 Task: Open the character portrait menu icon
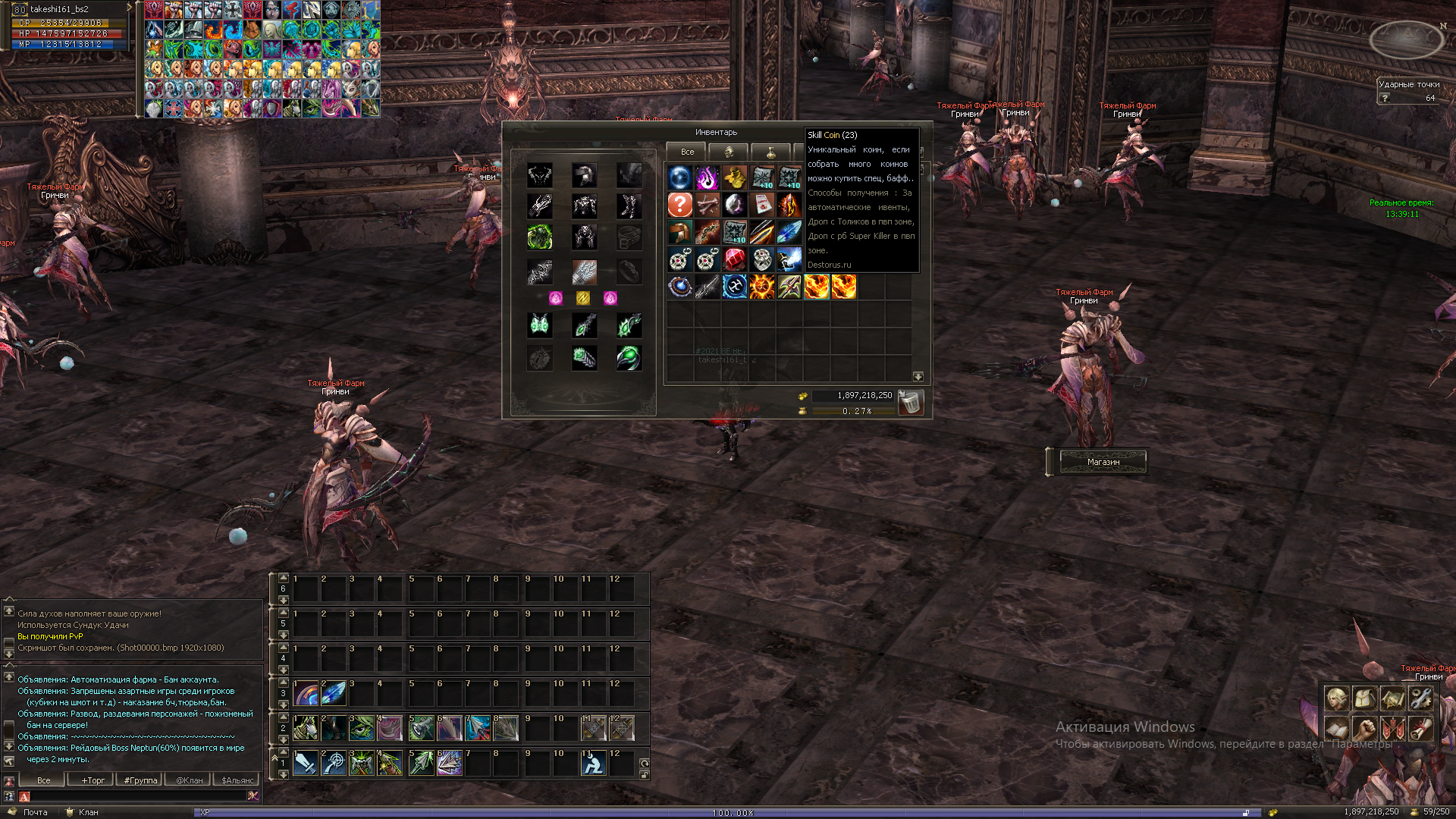(x=1336, y=698)
